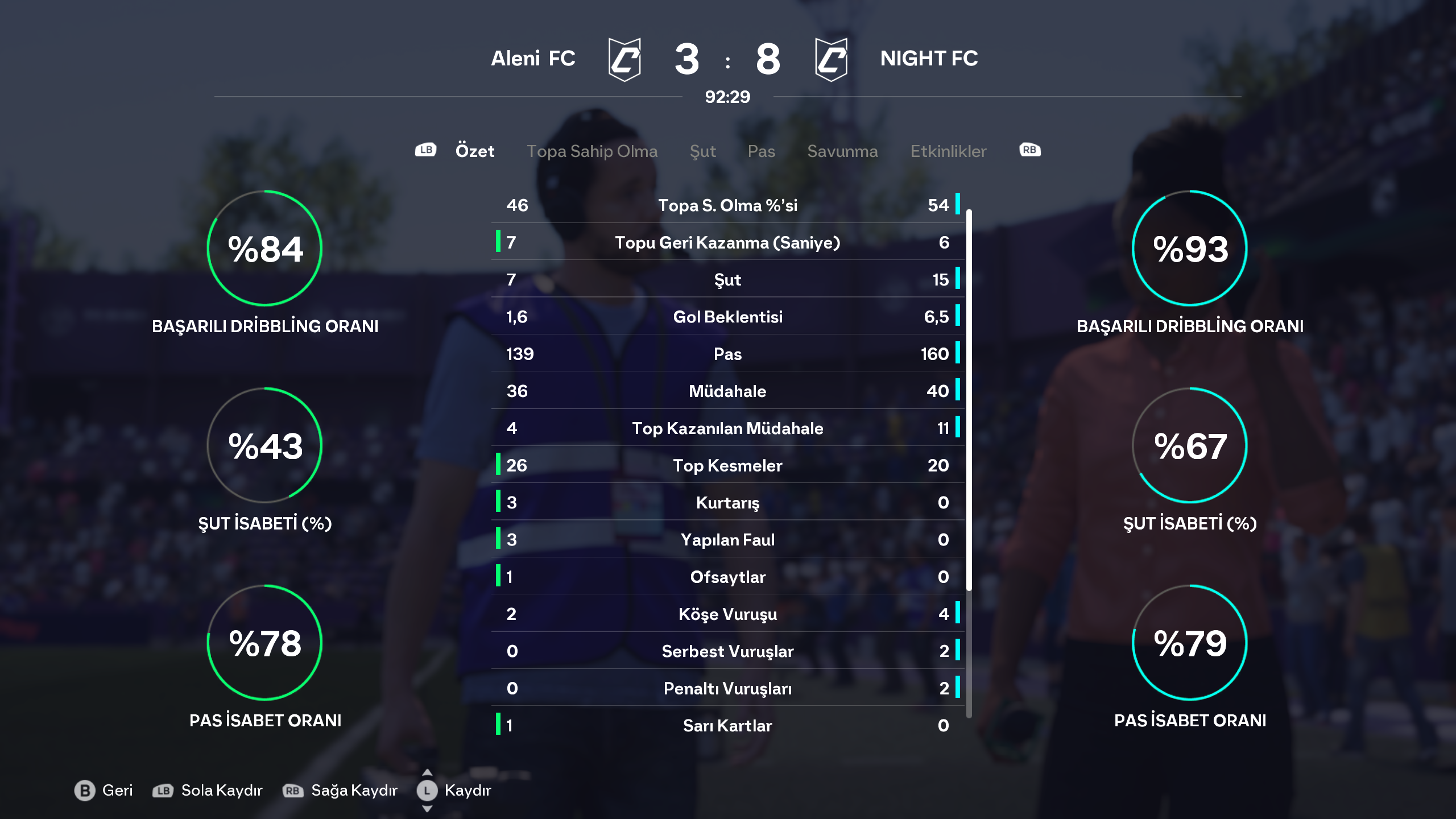Click the stats list vertical scrollbar

[x=969, y=398]
